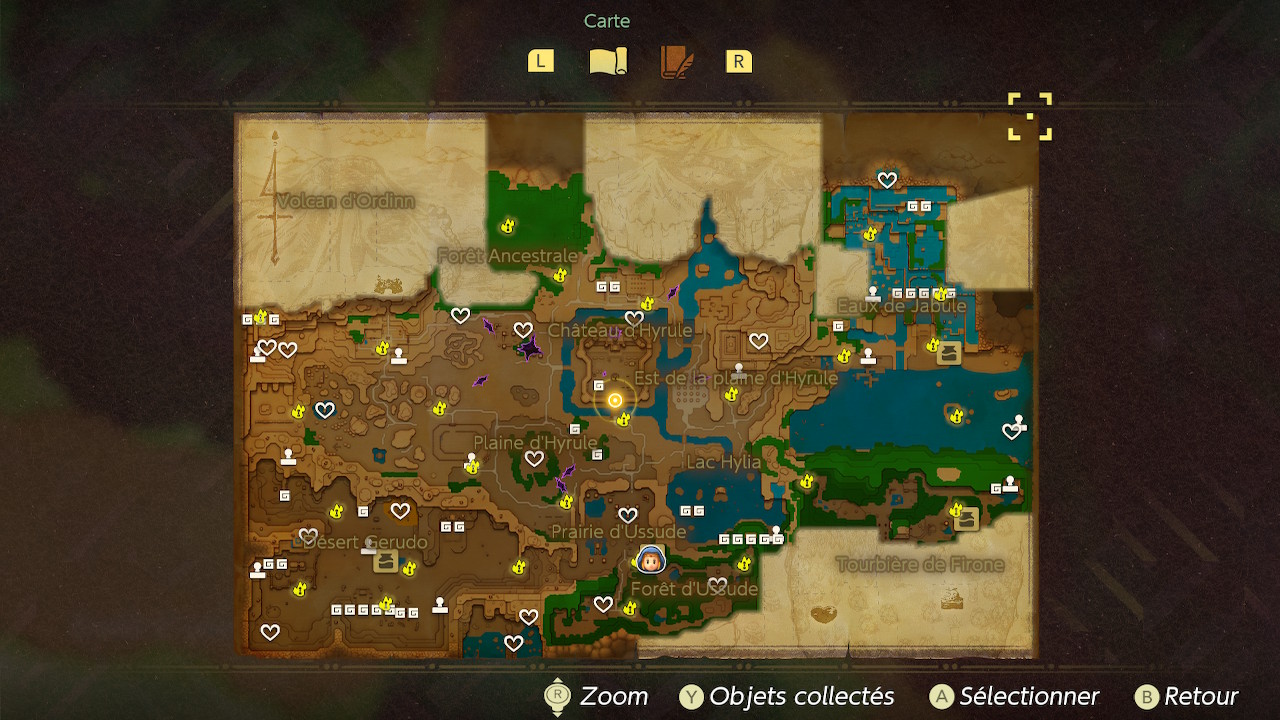Click the Lac Hylia map label
1280x720 pixels.
tap(723, 463)
